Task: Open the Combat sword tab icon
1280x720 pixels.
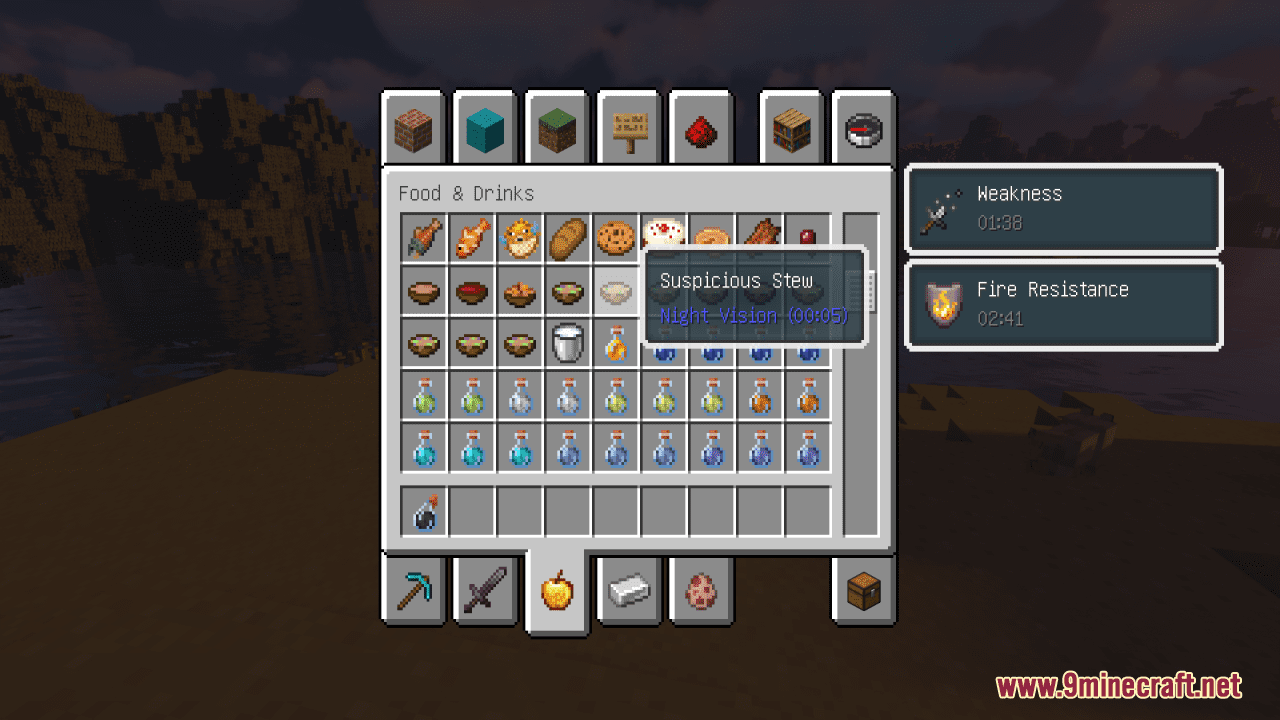Action: click(x=484, y=590)
